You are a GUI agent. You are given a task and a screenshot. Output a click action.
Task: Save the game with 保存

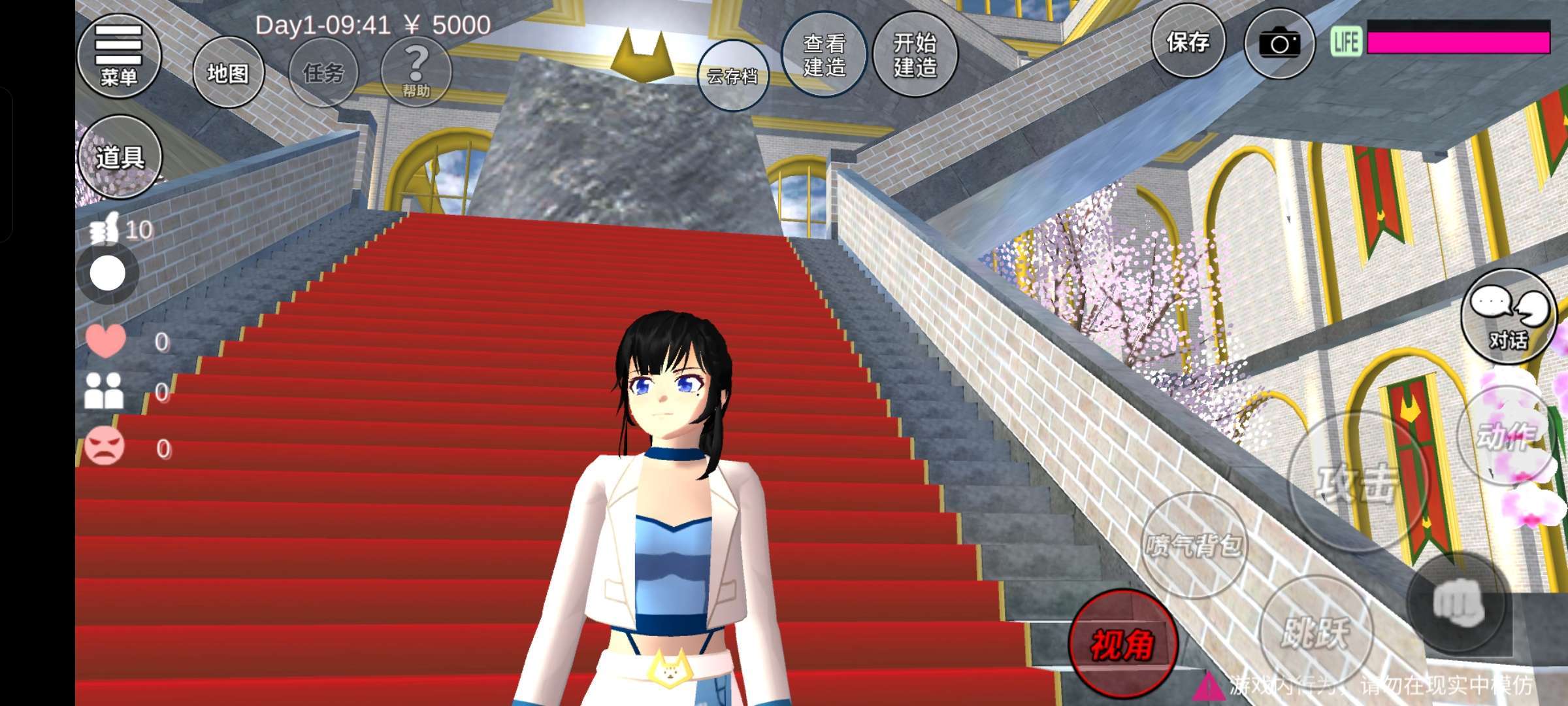(x=1188, y=43)
